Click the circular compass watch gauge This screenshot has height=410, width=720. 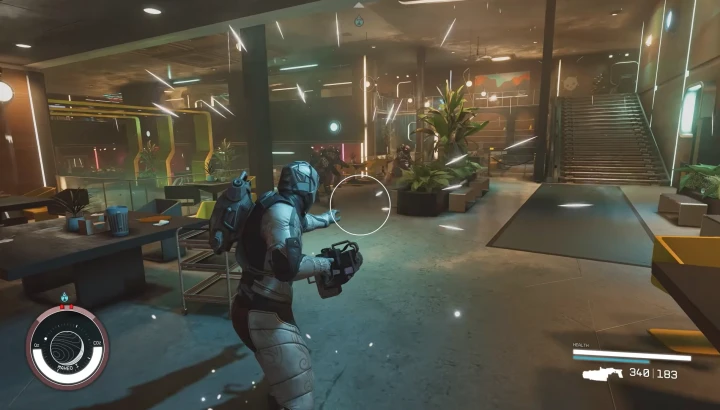(x=67, y=347)
